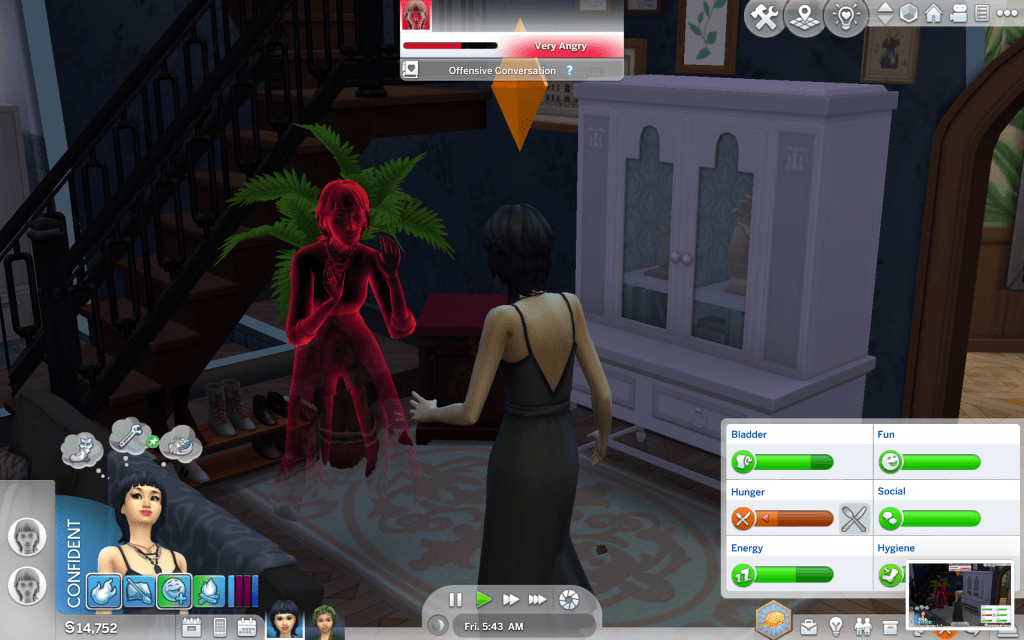Pause the game
Viewport: 1024px width, 640px height.
456,600
